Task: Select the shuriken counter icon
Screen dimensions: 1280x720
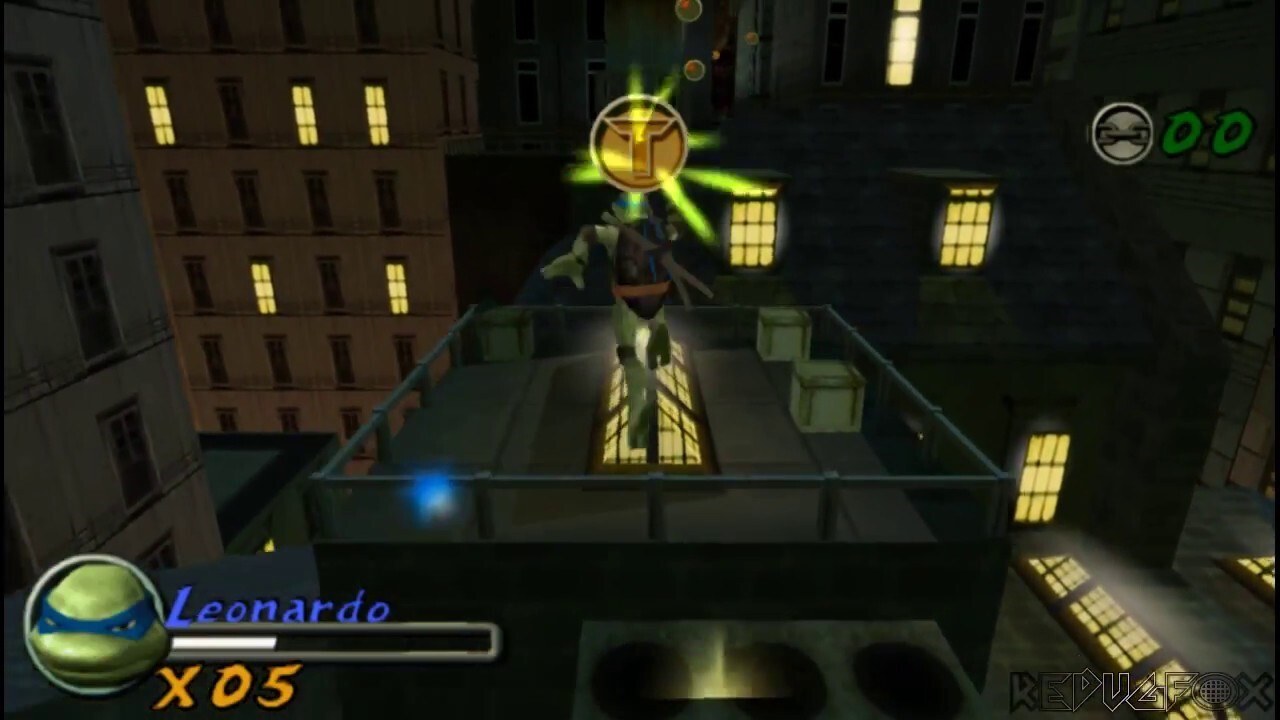Action: point(1122,133)
